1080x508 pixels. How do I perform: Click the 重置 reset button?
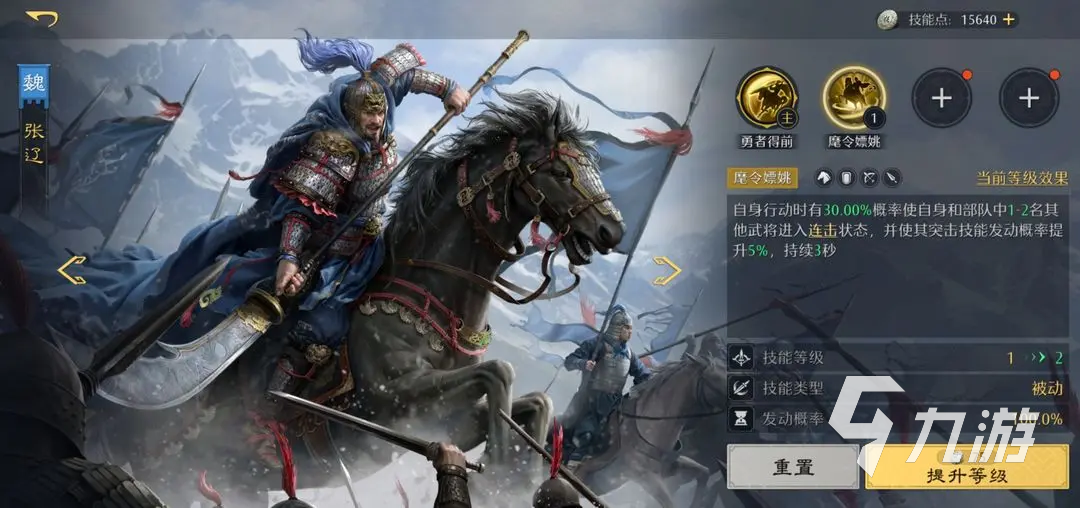[792, 467]
